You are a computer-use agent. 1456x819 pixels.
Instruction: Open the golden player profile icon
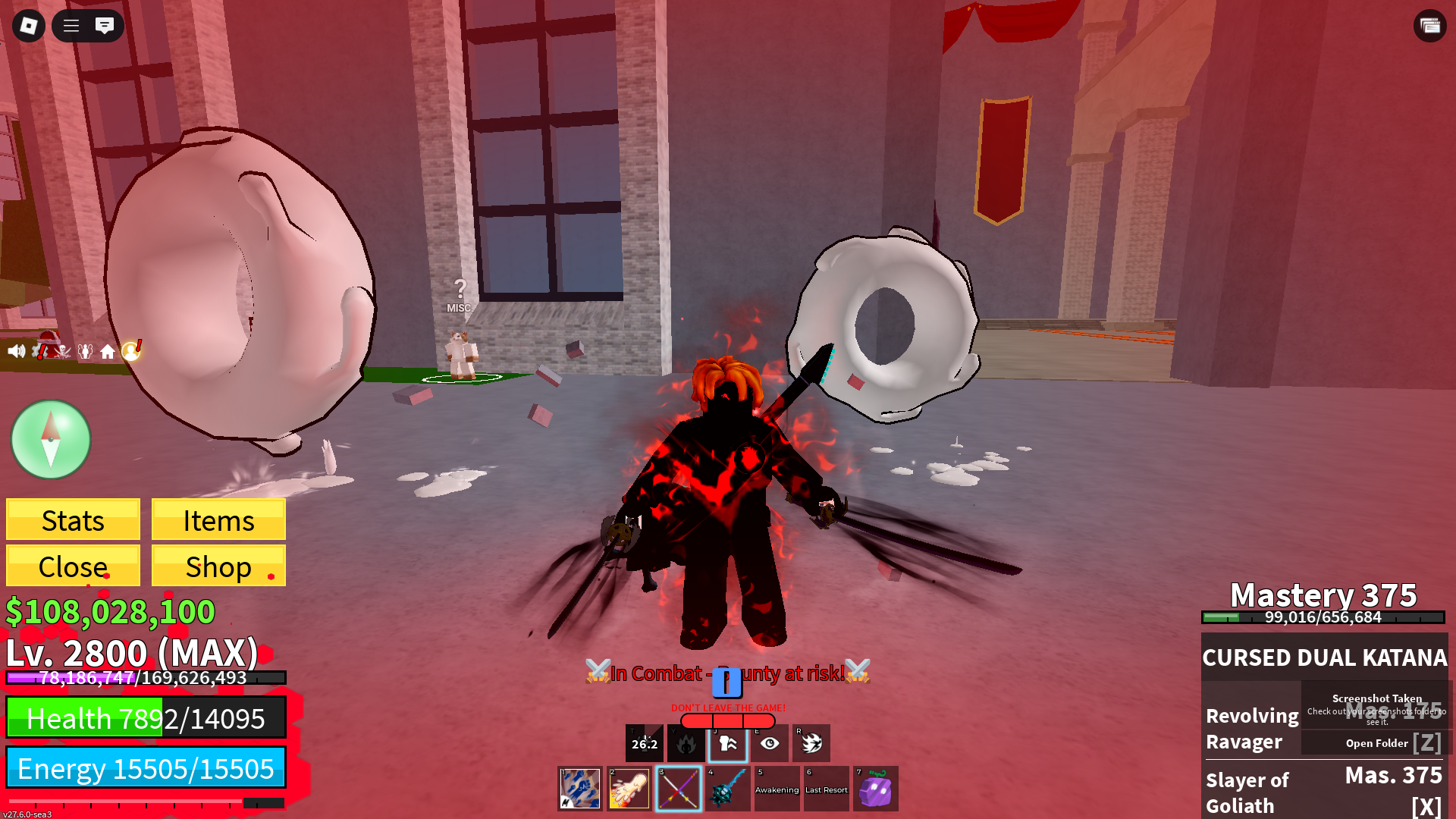coord(131,350)
